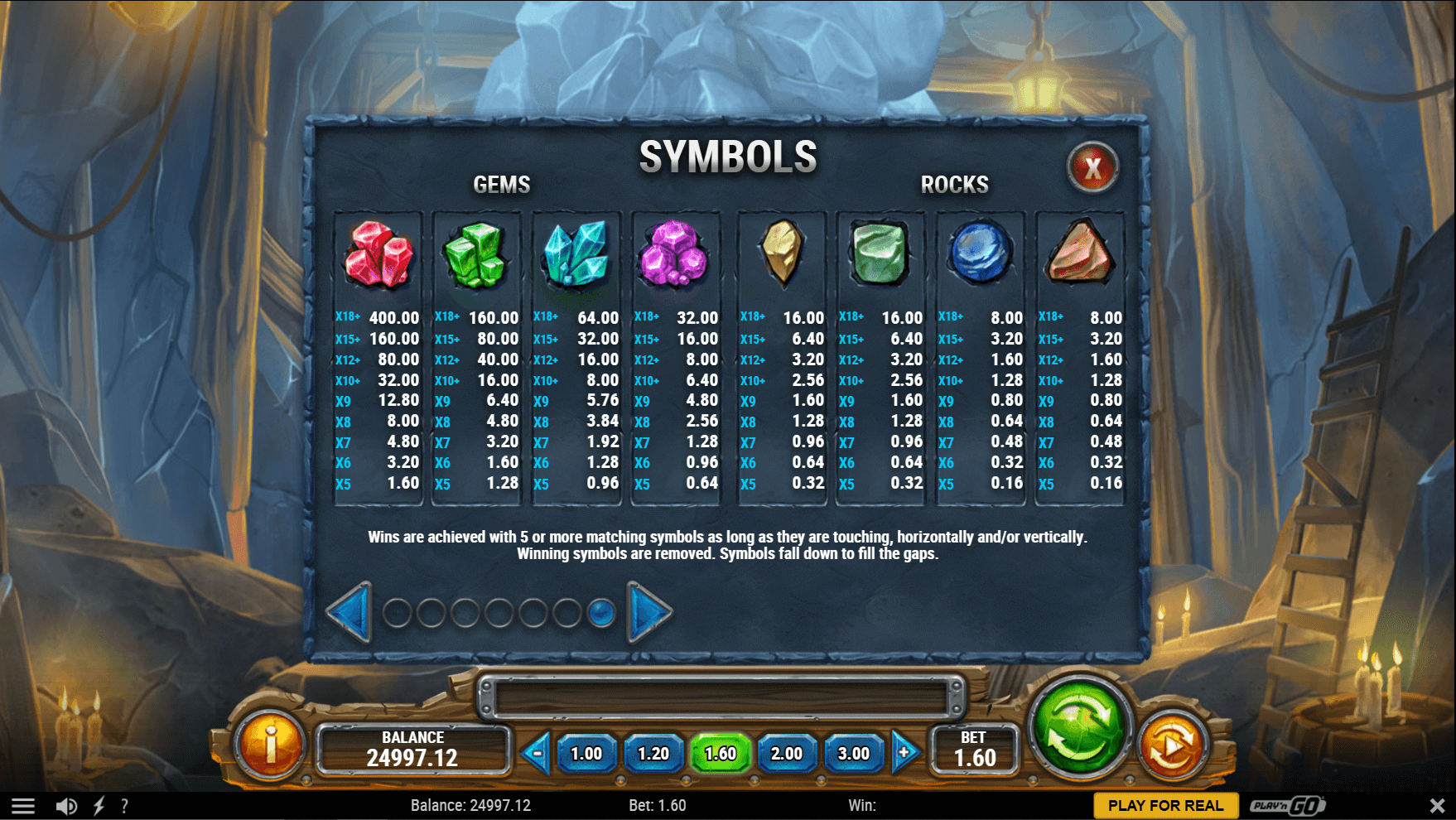Mute the game sound with speaker icon
The height and width of the screenshot is (820, 1456).
(67, 804)
